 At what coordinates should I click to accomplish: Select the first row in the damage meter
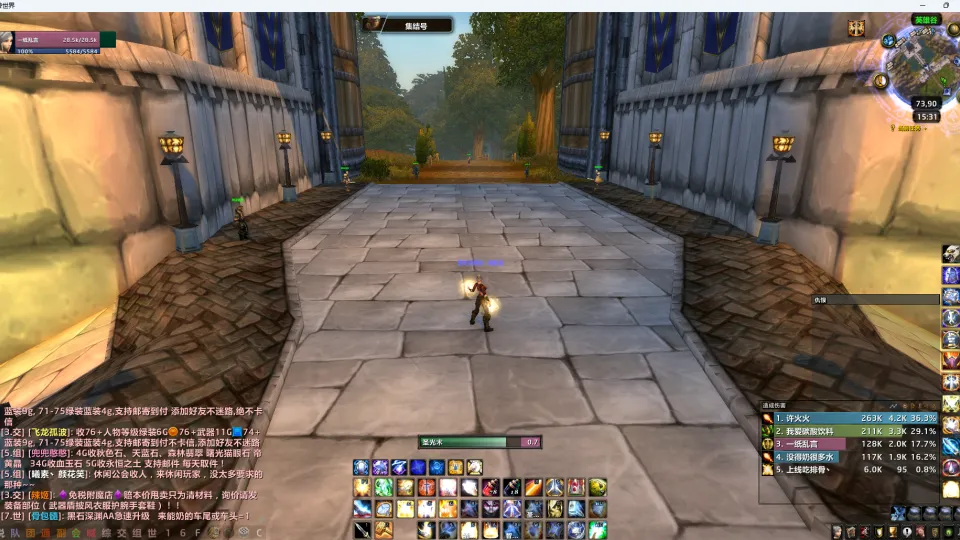[x=849, y=418]
